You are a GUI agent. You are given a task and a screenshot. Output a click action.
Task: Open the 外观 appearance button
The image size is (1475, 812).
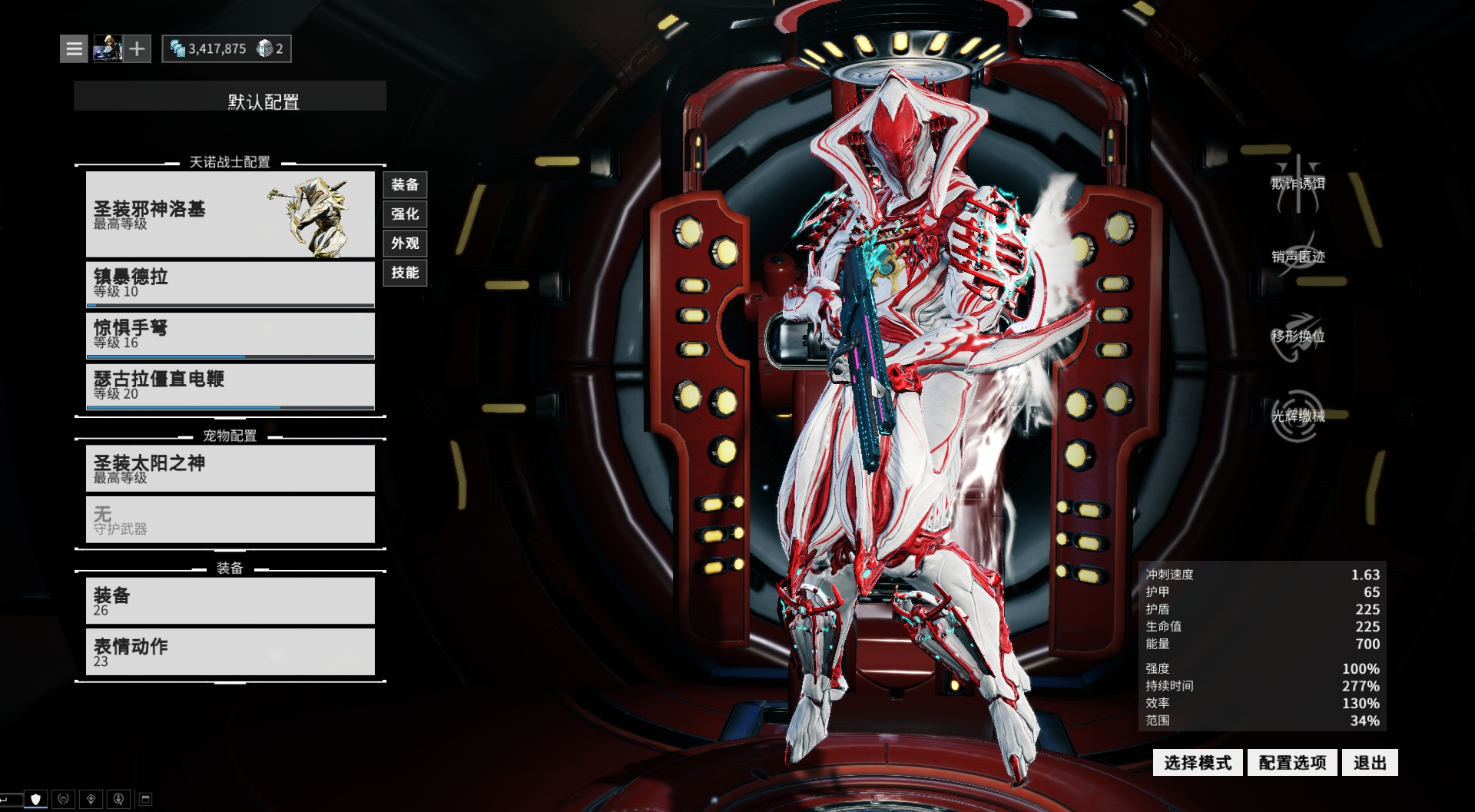(x=405, y=244)
